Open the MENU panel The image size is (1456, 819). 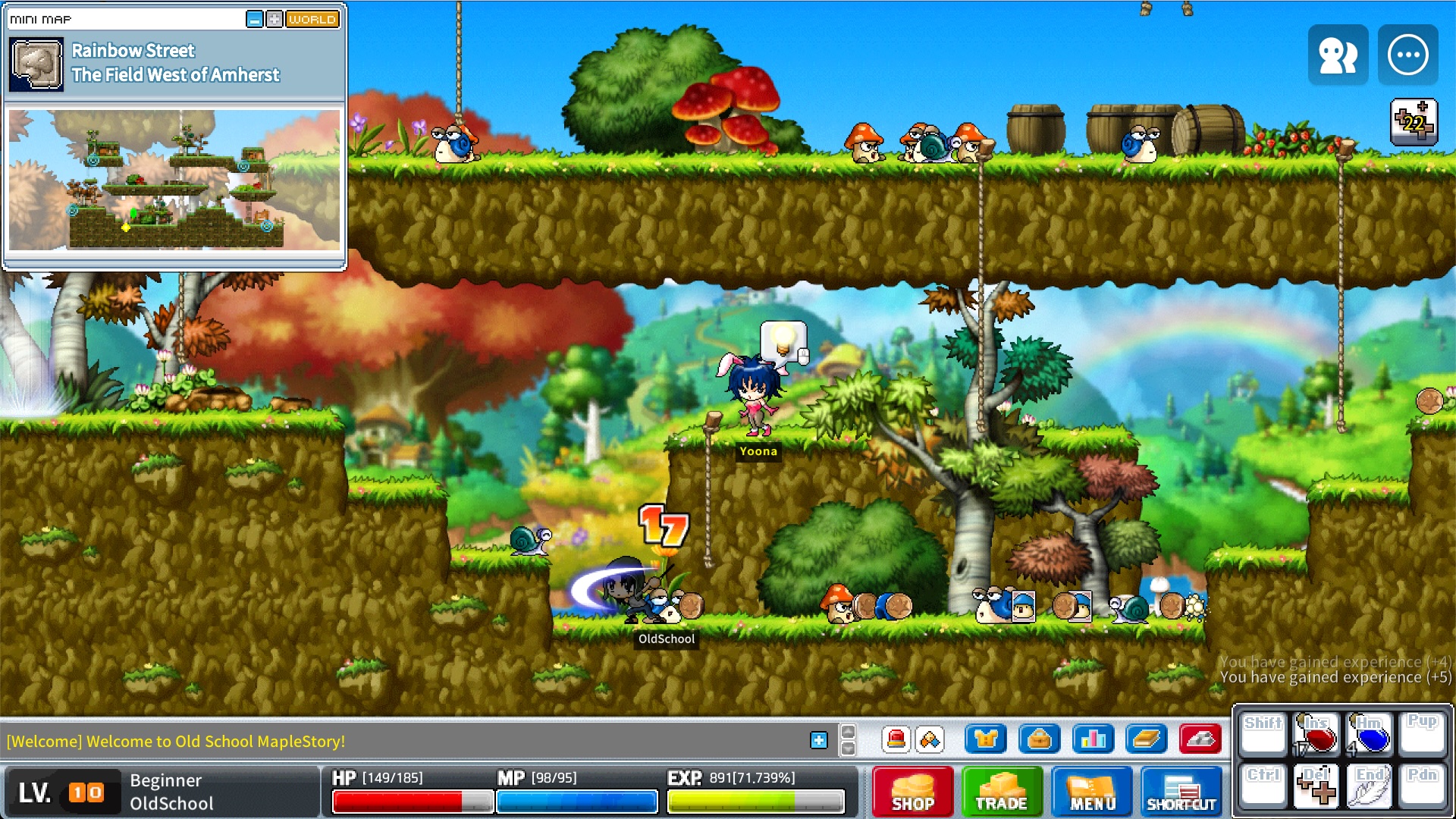pos(1092,792)
